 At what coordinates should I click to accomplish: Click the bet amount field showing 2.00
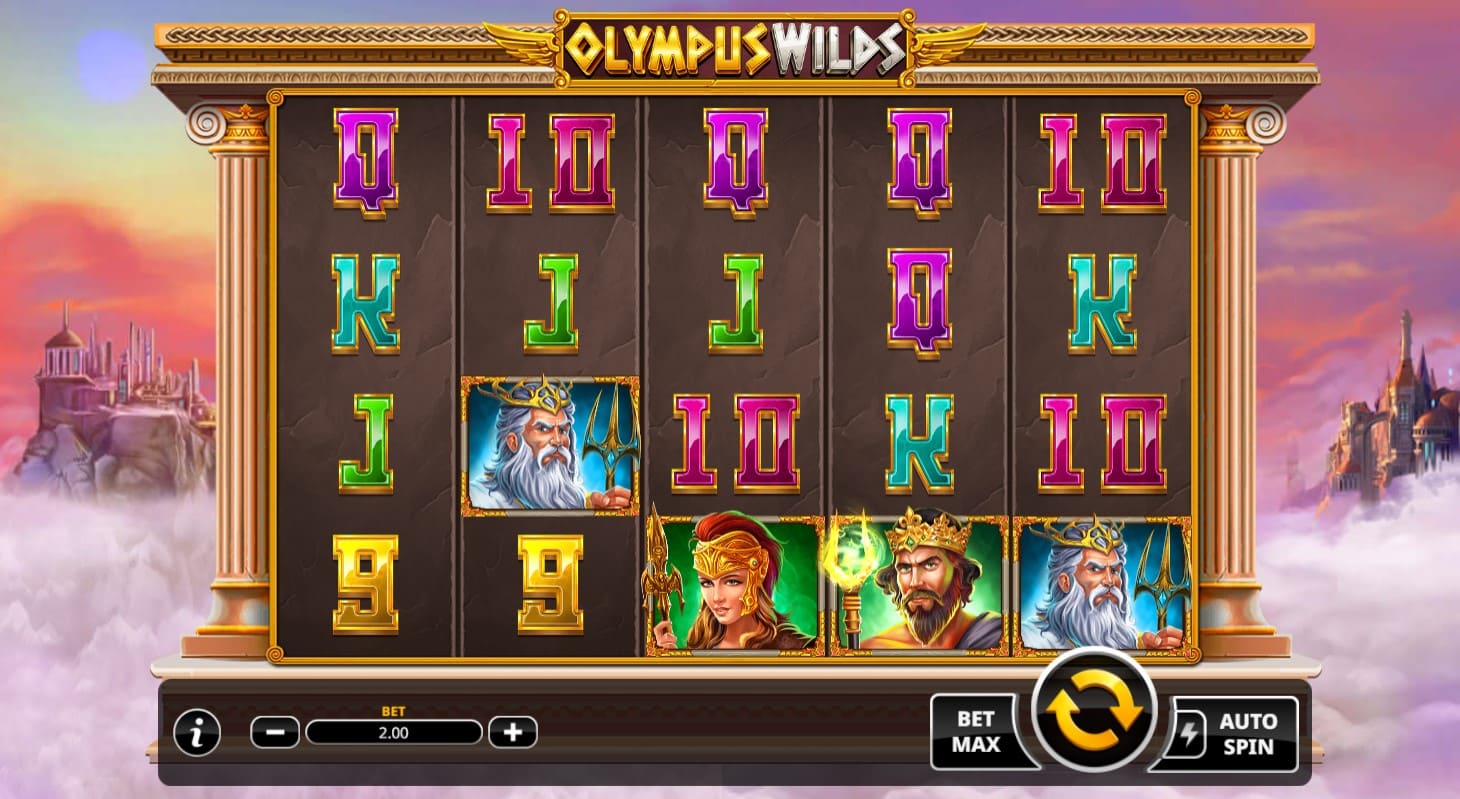coord(393,733)
